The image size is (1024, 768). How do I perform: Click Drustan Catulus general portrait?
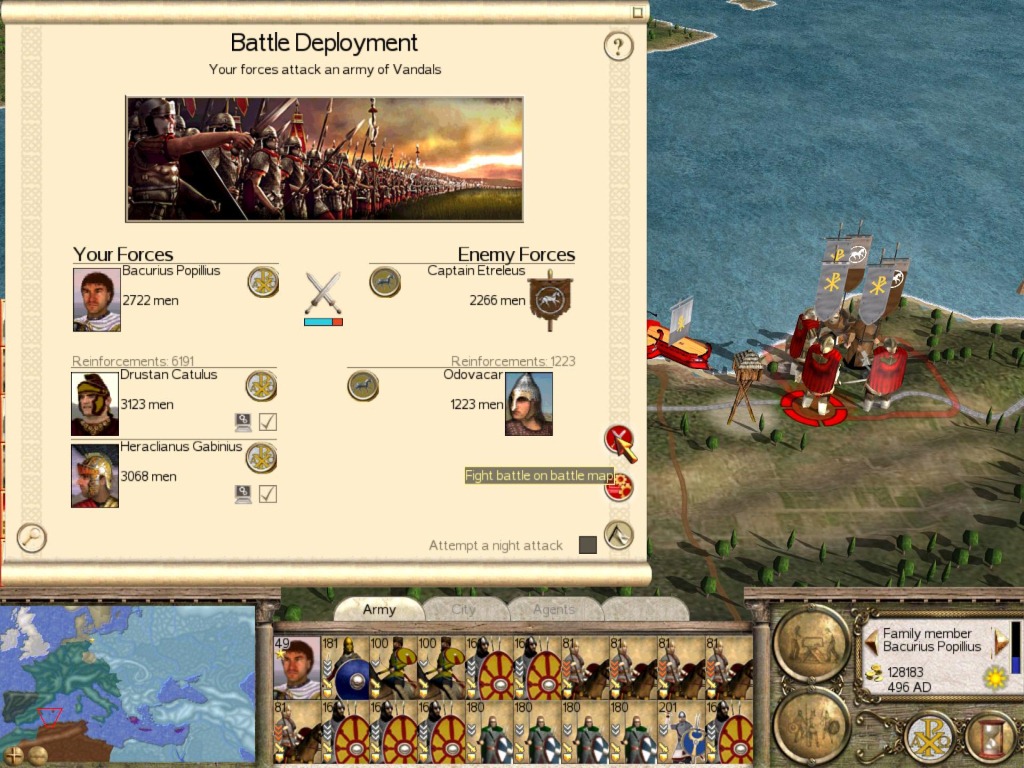coord(95,404)
